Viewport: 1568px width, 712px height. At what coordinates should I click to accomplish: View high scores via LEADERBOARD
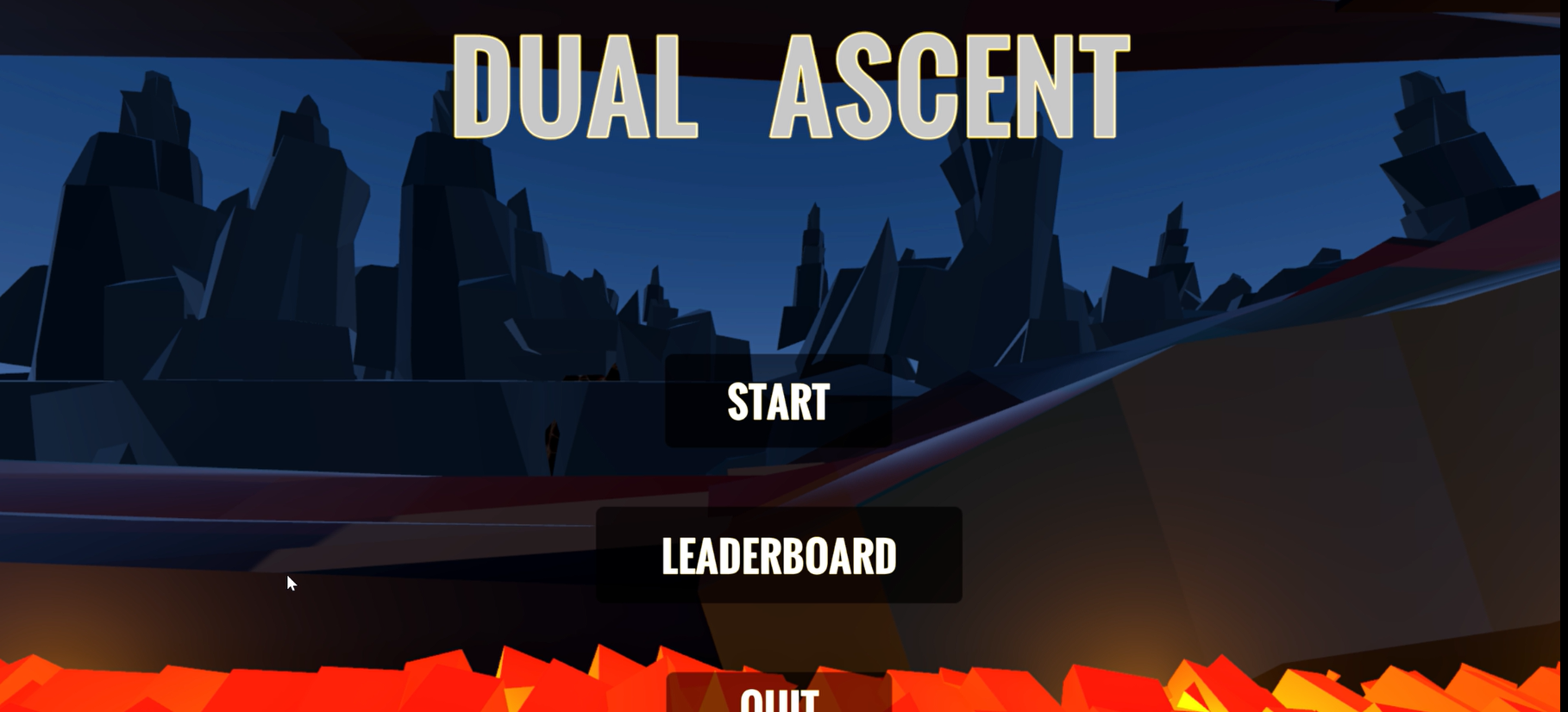[x=778, y=557]
